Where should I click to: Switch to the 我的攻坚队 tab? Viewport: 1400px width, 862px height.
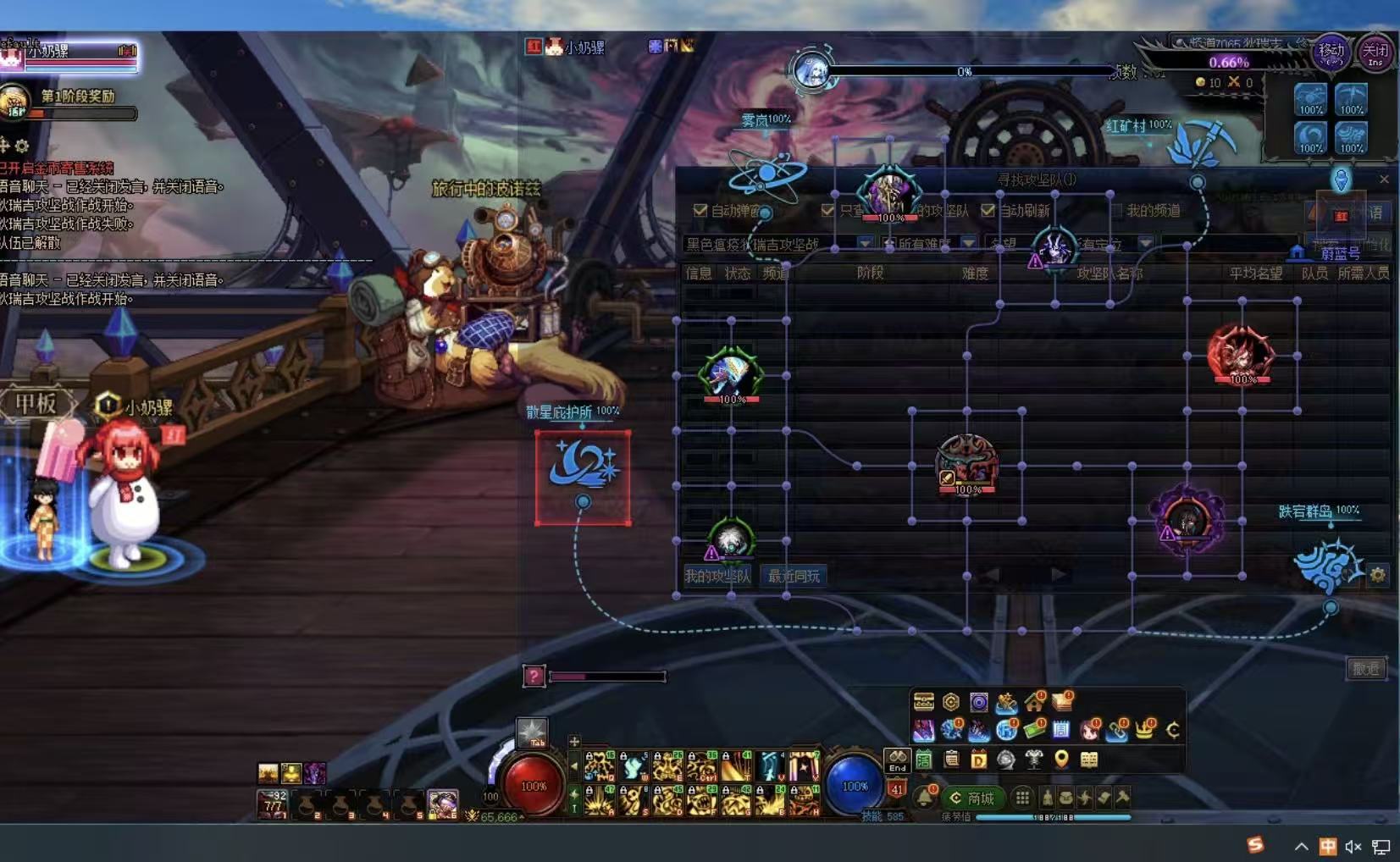coord(717,577)
